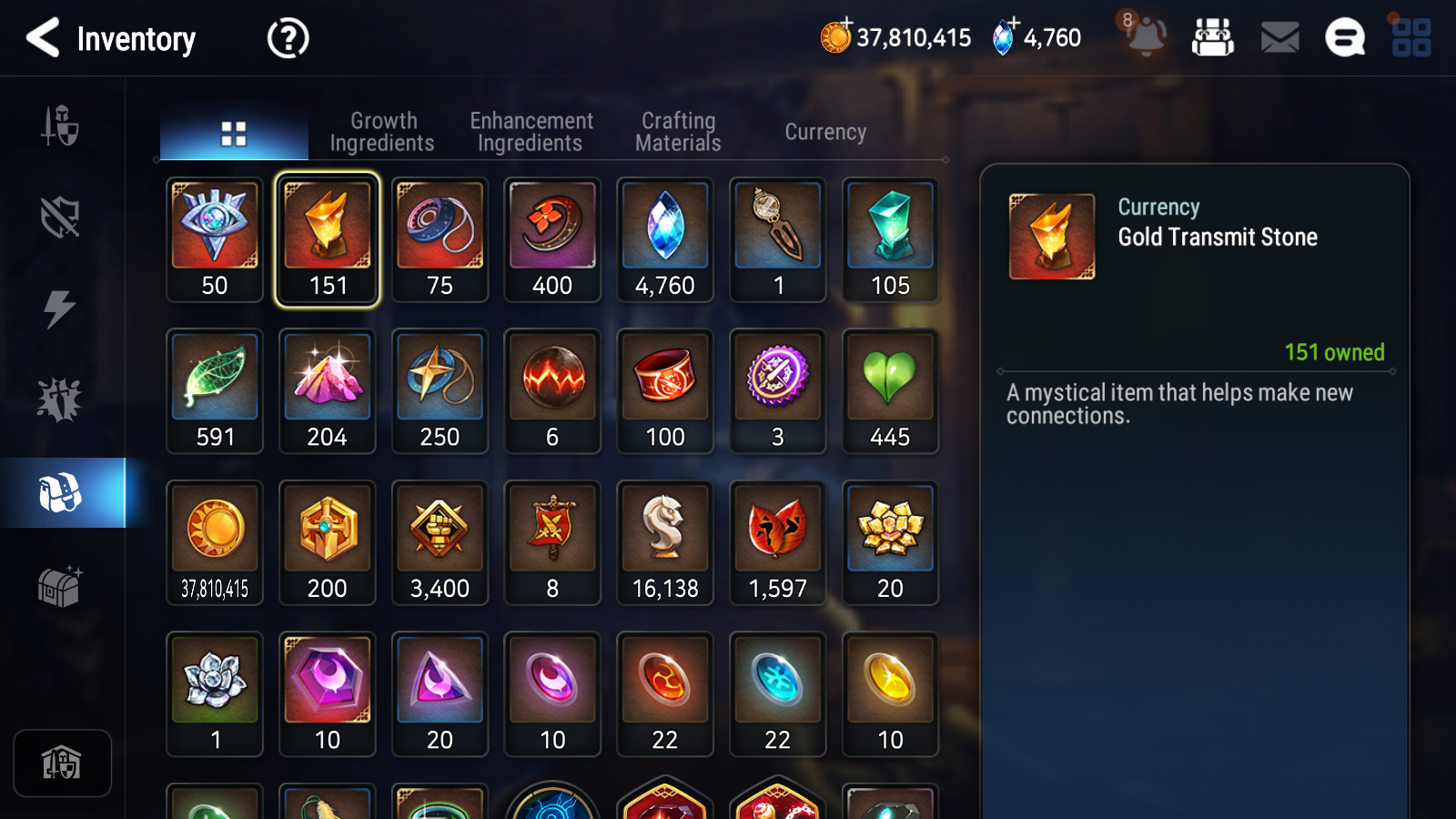Viewport: 1456px width, 819px height.
Task: Select the silver flower item with 1
Action: [215, 694]
